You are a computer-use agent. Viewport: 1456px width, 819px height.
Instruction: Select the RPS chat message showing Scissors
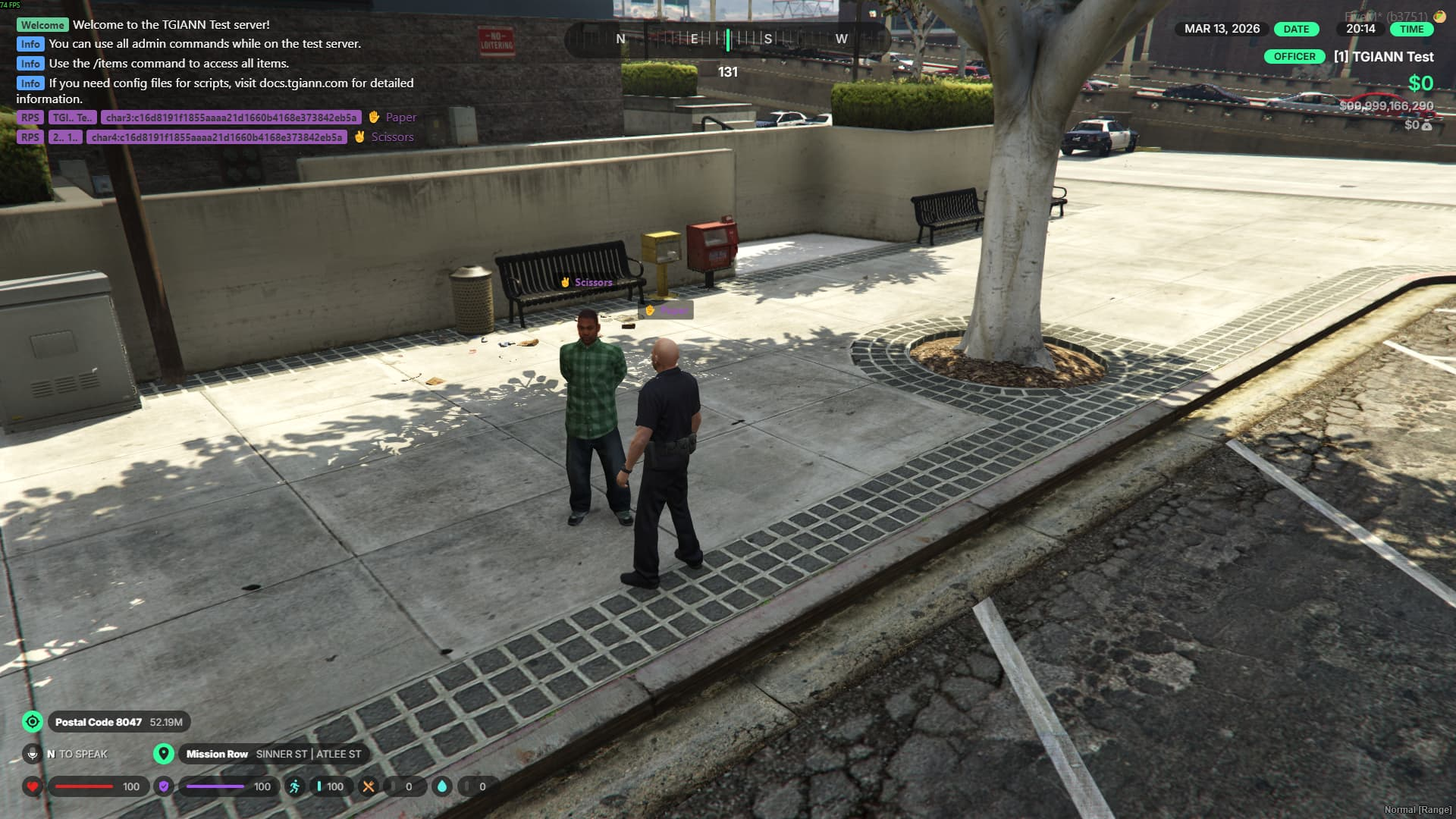[x=215, y=137]
